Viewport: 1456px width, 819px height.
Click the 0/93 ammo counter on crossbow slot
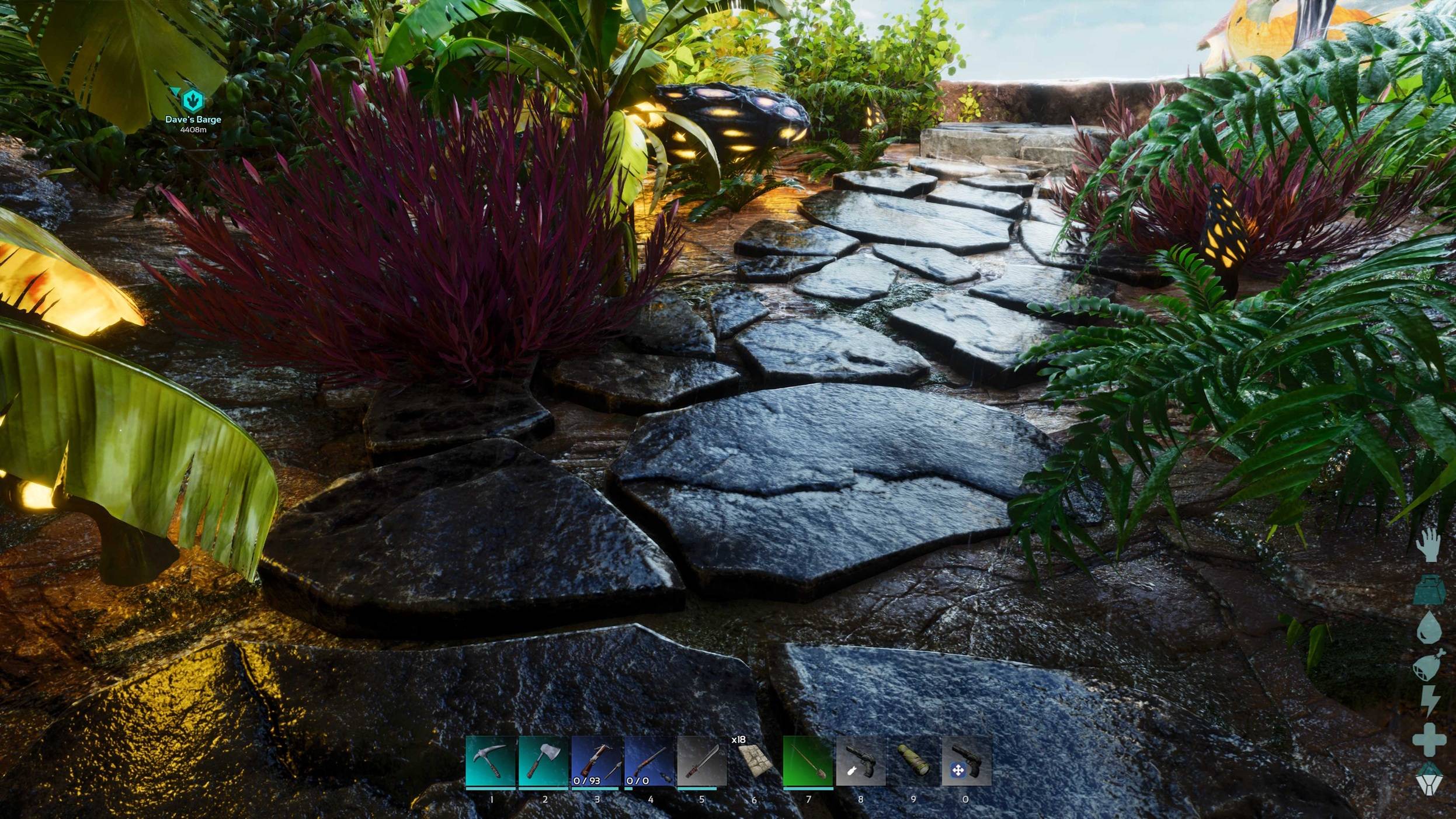pyautogui.click(x=586, y=782)
